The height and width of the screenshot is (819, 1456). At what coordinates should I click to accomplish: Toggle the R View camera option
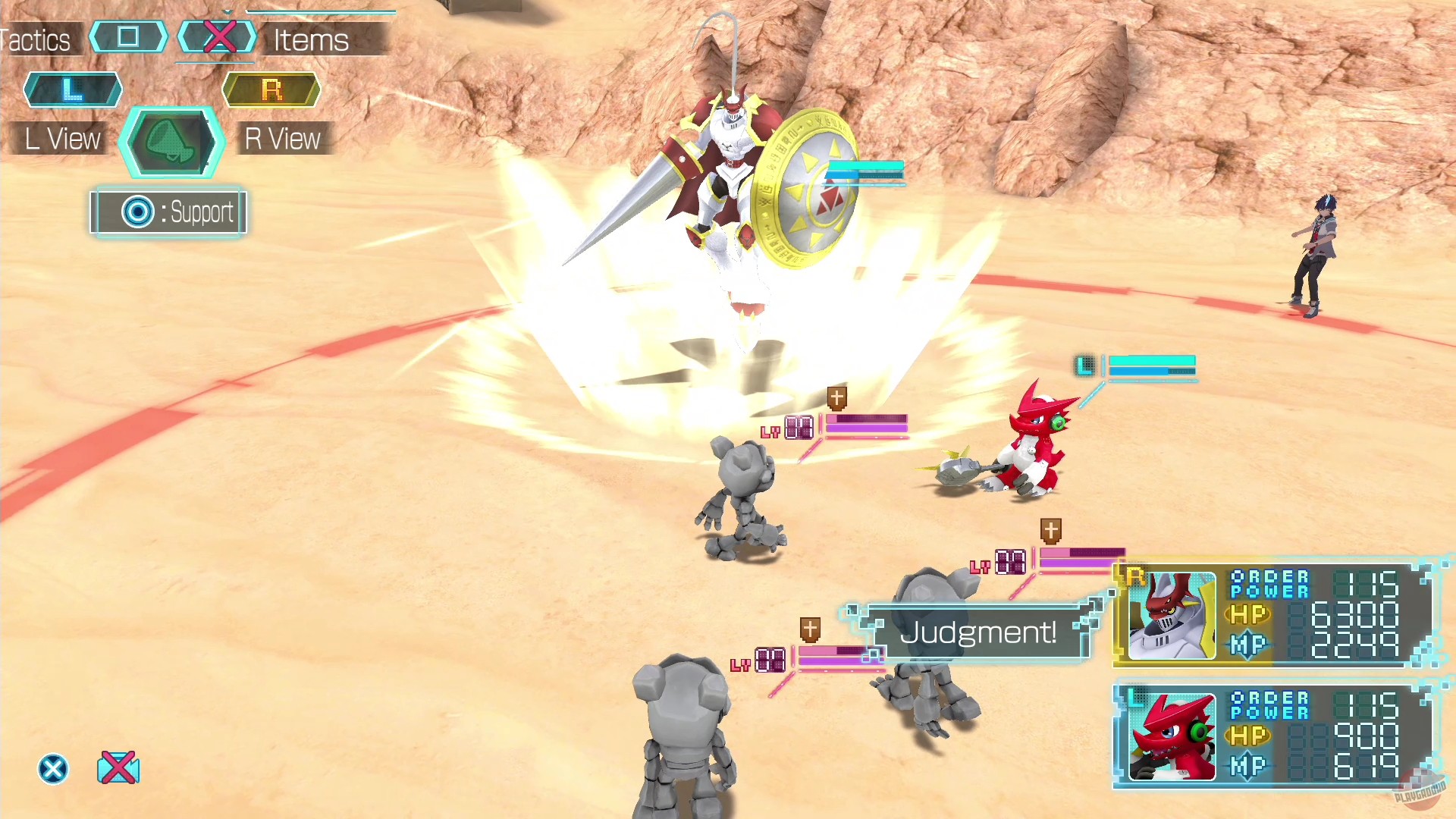click(x=283, y=138)
